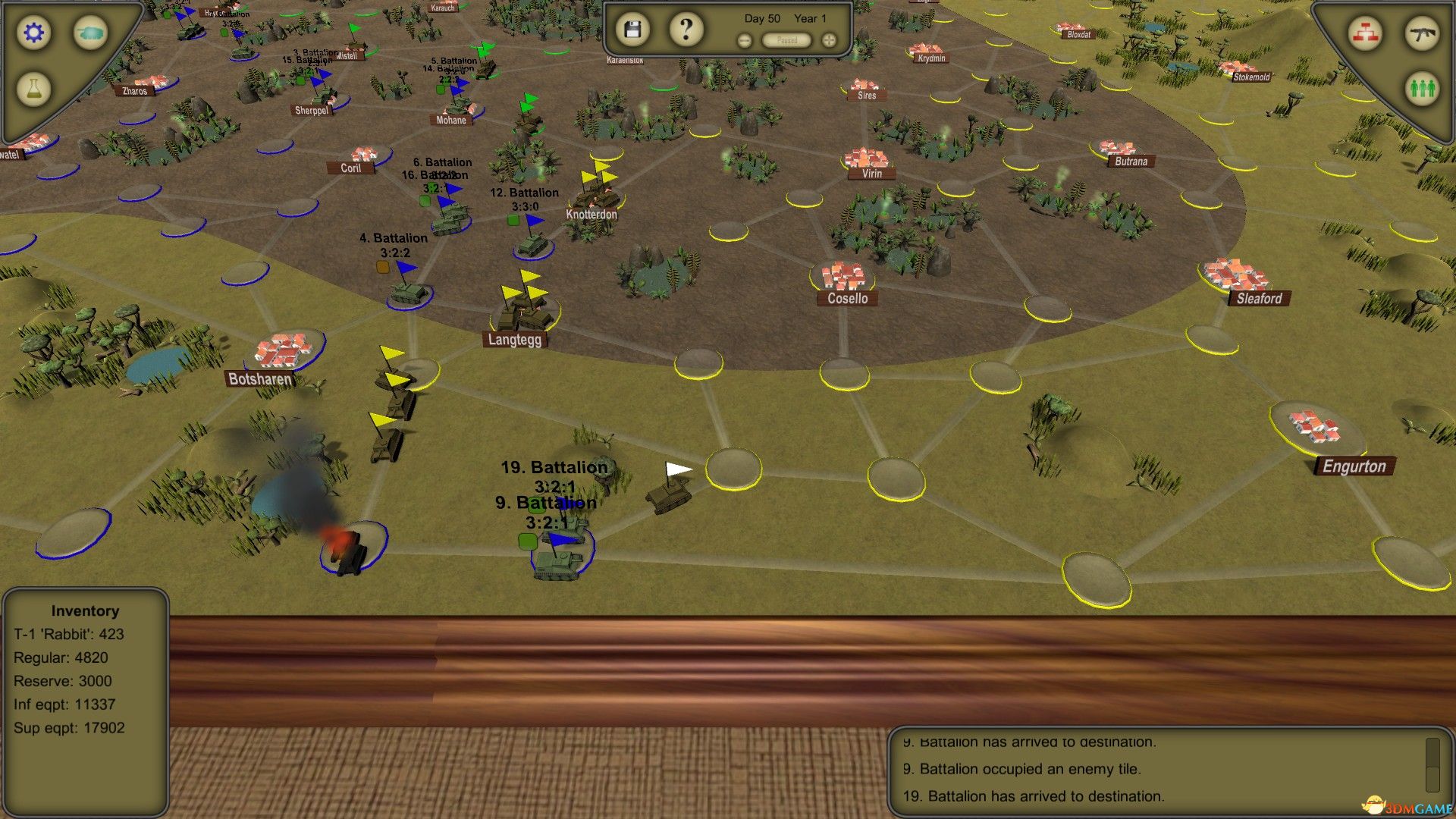Open the tank units panel icon

point(90,33)
